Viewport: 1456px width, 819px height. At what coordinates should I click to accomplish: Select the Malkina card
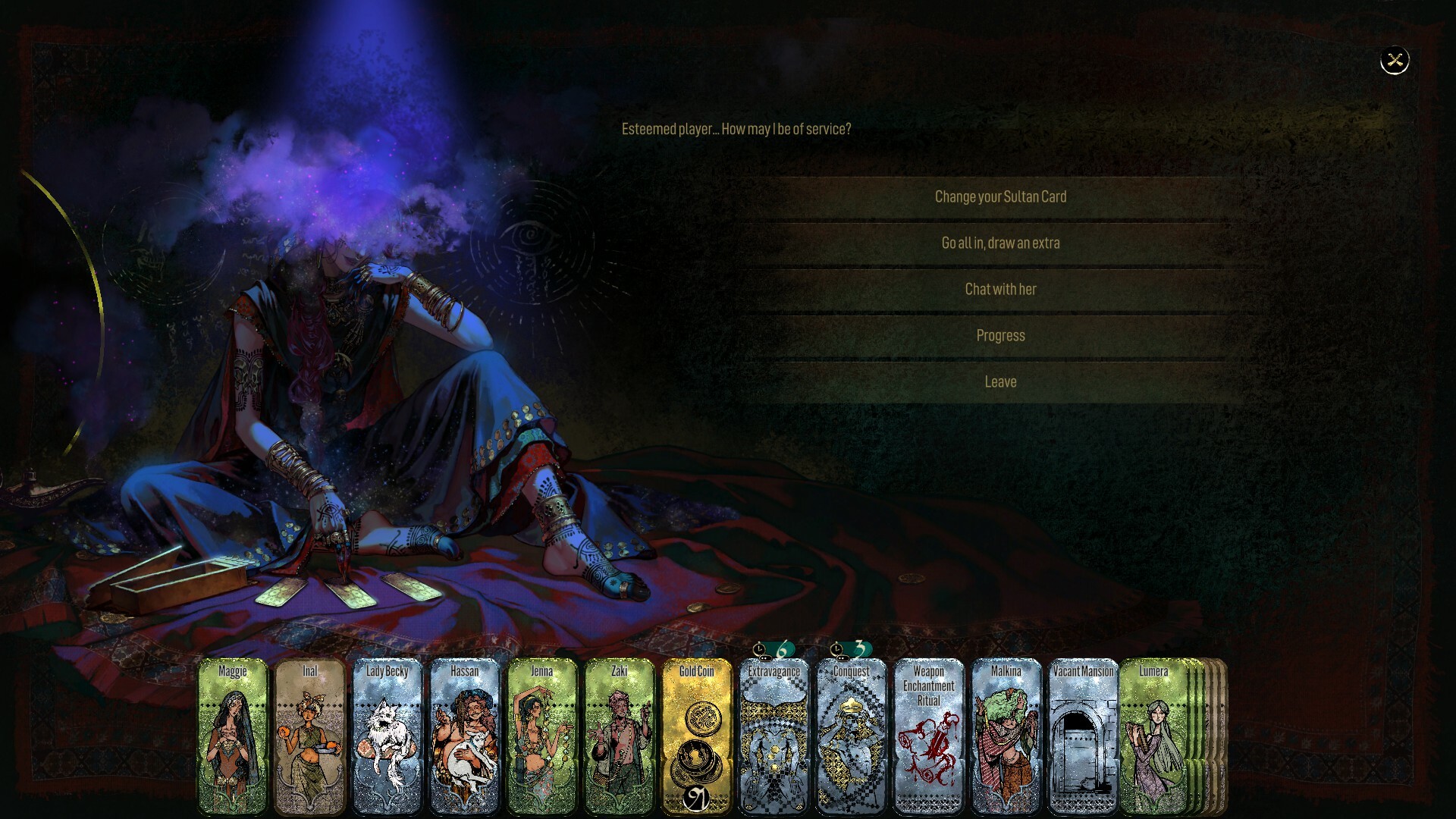click(1006, 736)
